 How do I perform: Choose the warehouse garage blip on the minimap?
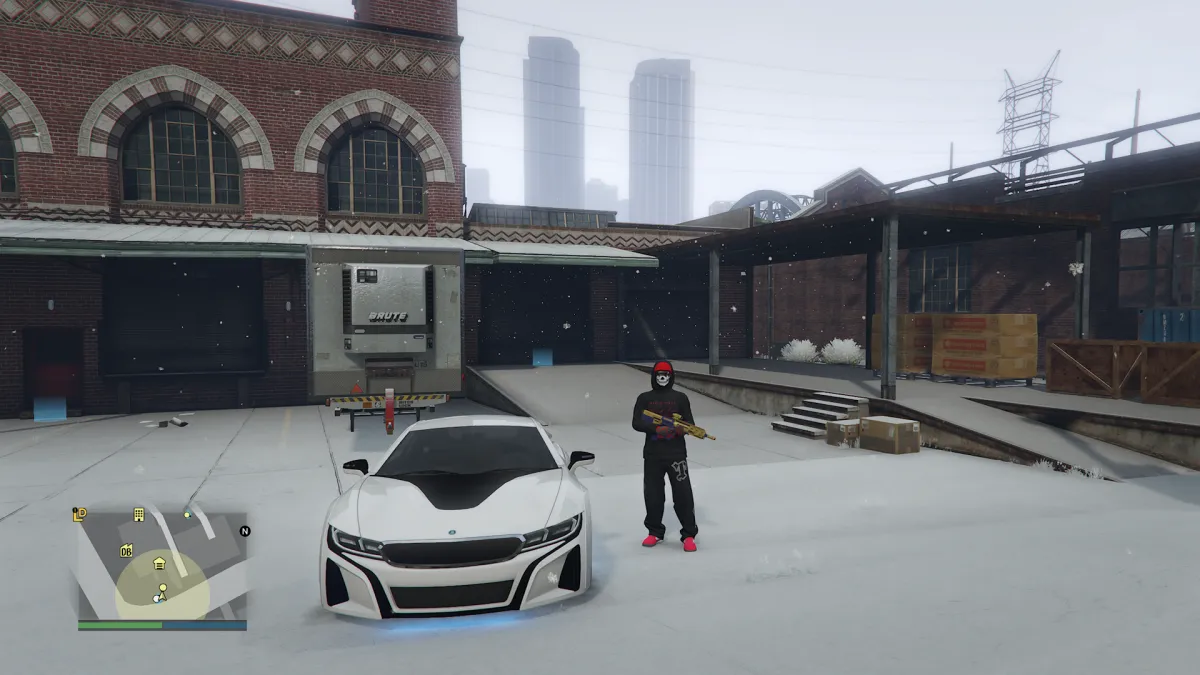159,564
